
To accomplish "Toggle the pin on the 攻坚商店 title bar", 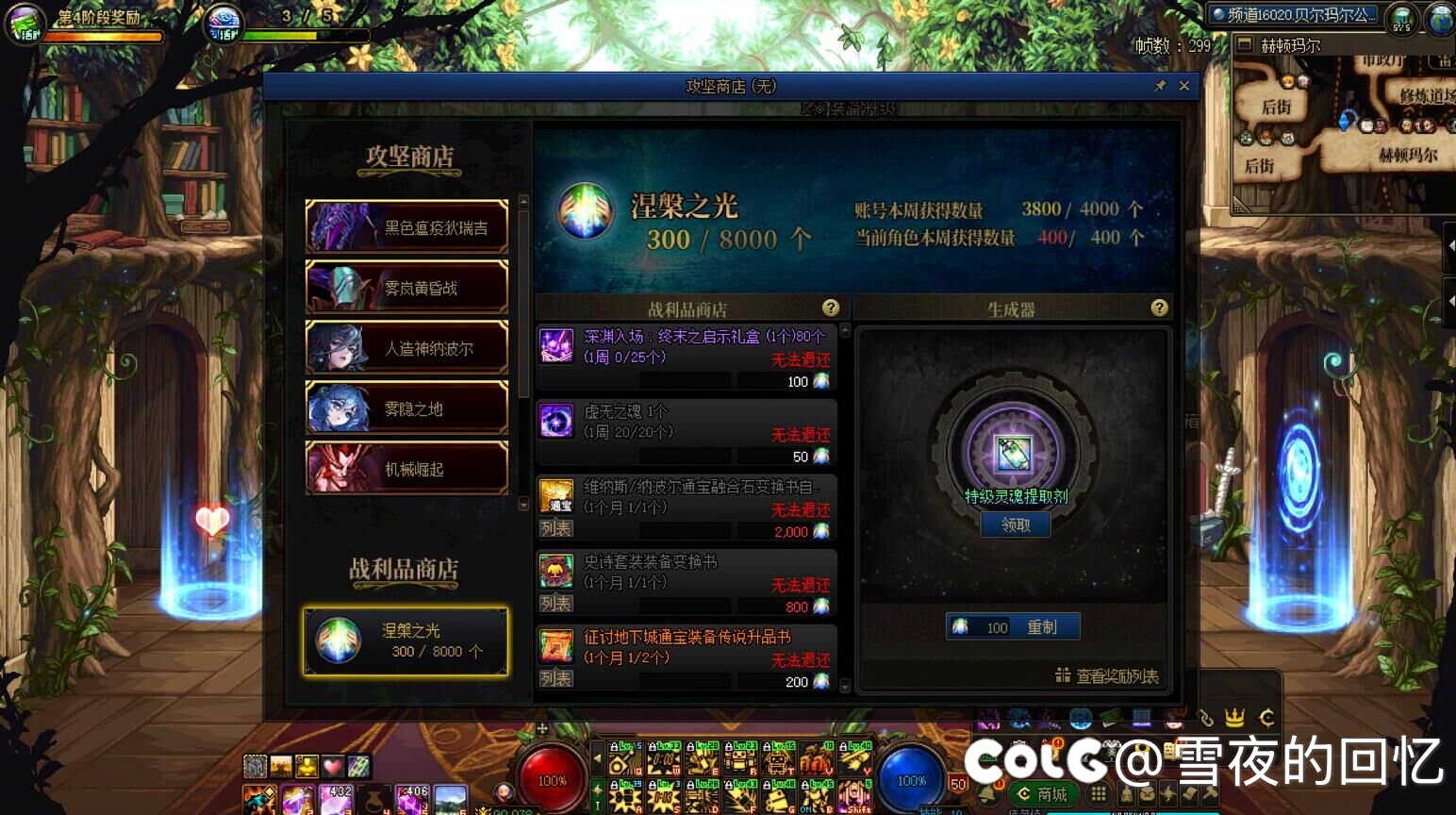I will point(1160,85).
